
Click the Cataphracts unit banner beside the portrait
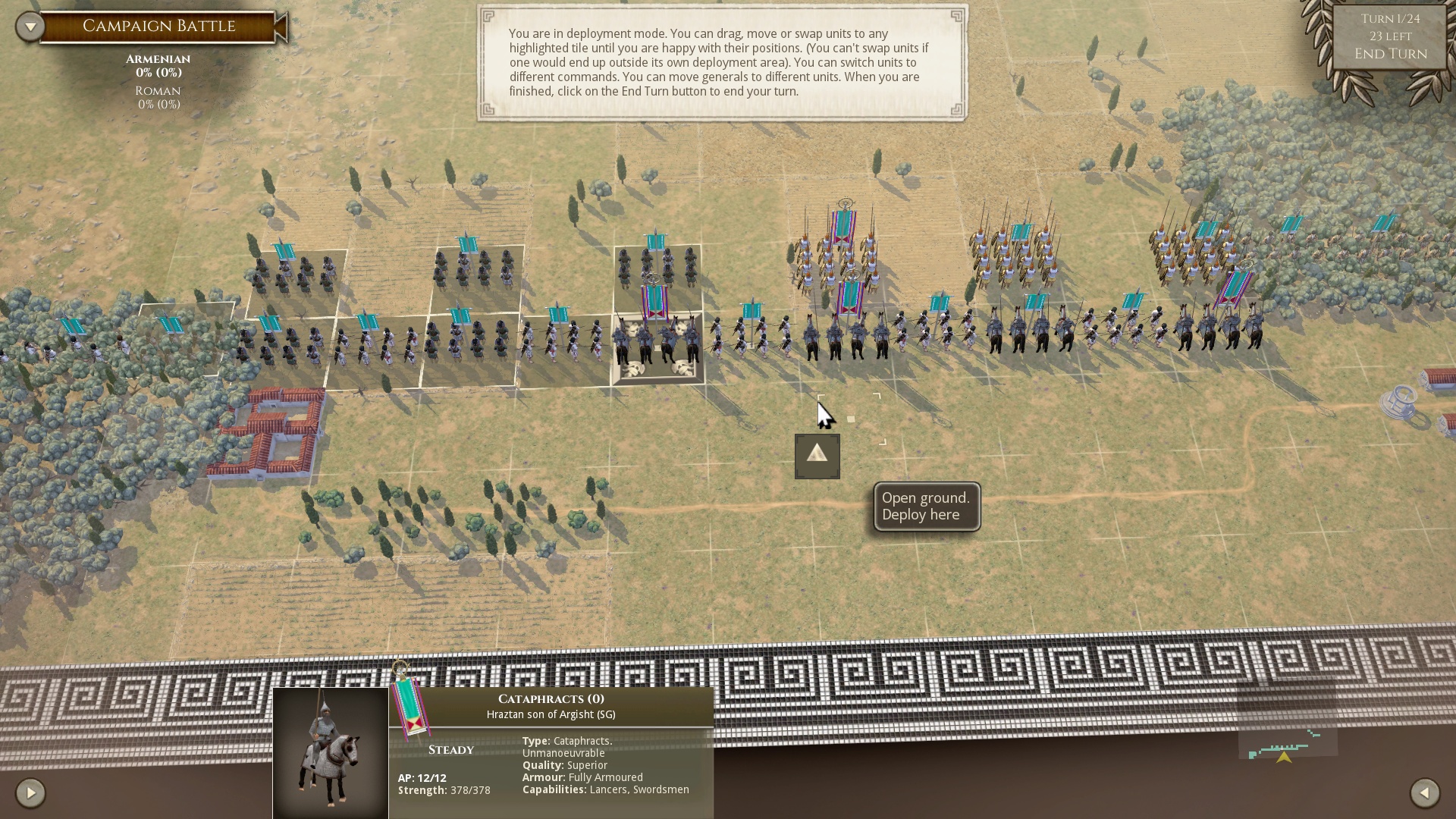click(x=410, y=709)
